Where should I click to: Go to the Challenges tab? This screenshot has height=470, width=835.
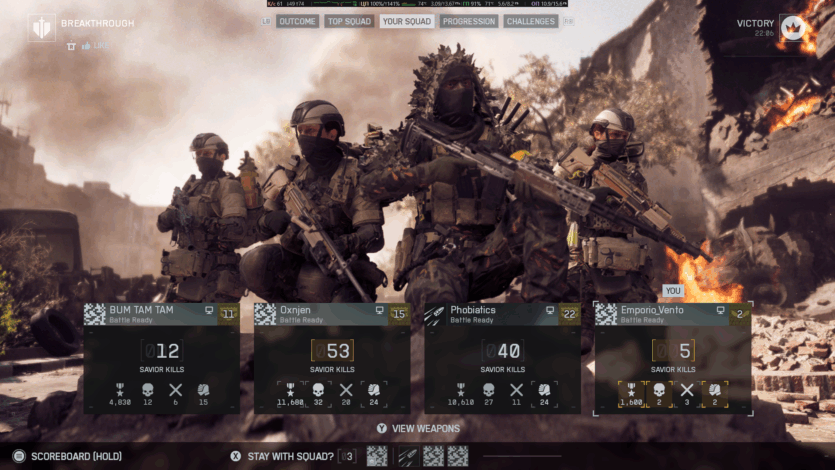pyautogui.click(x=531, y=21)
